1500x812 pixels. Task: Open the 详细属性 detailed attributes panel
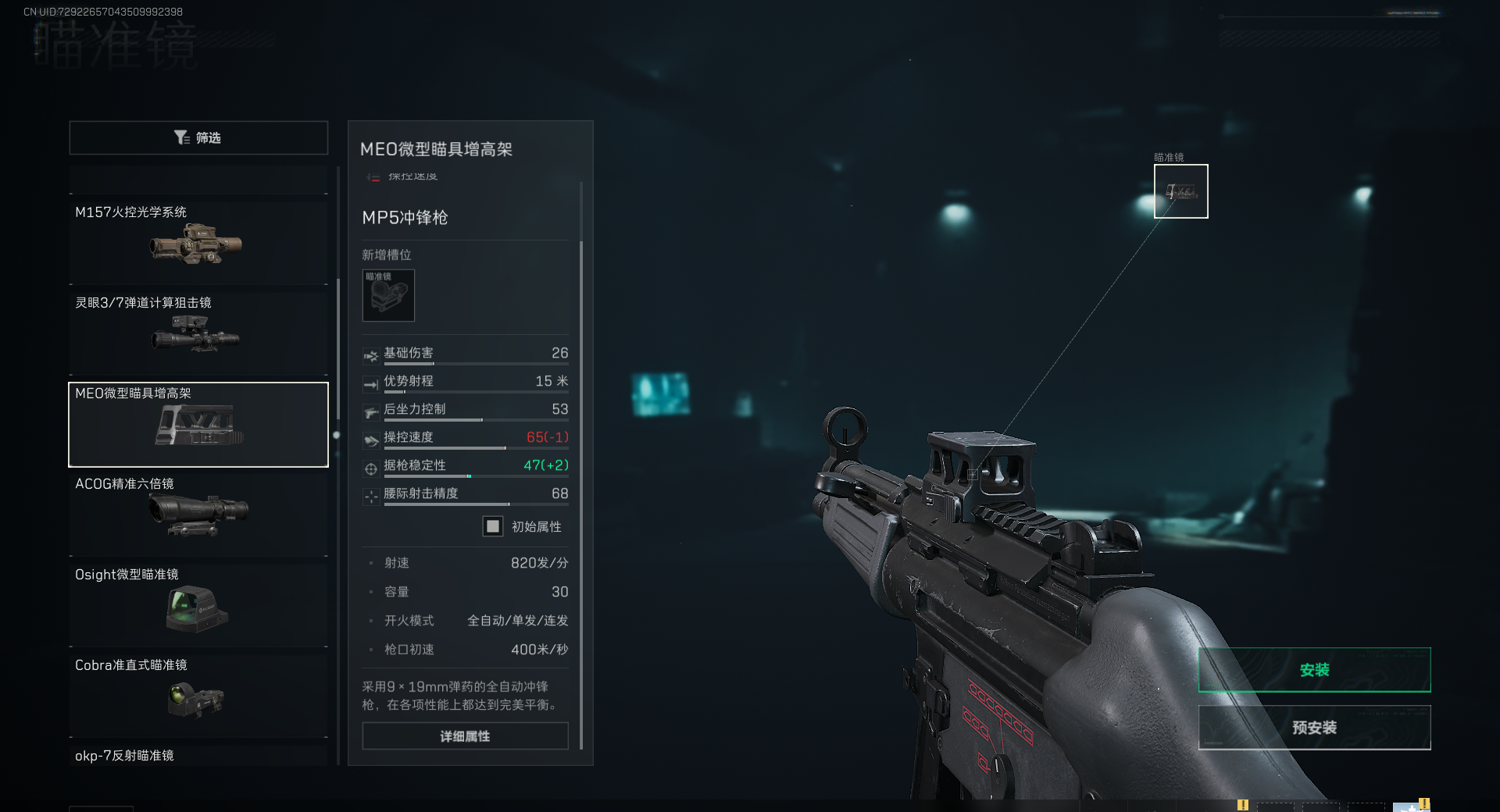(464, 735)
